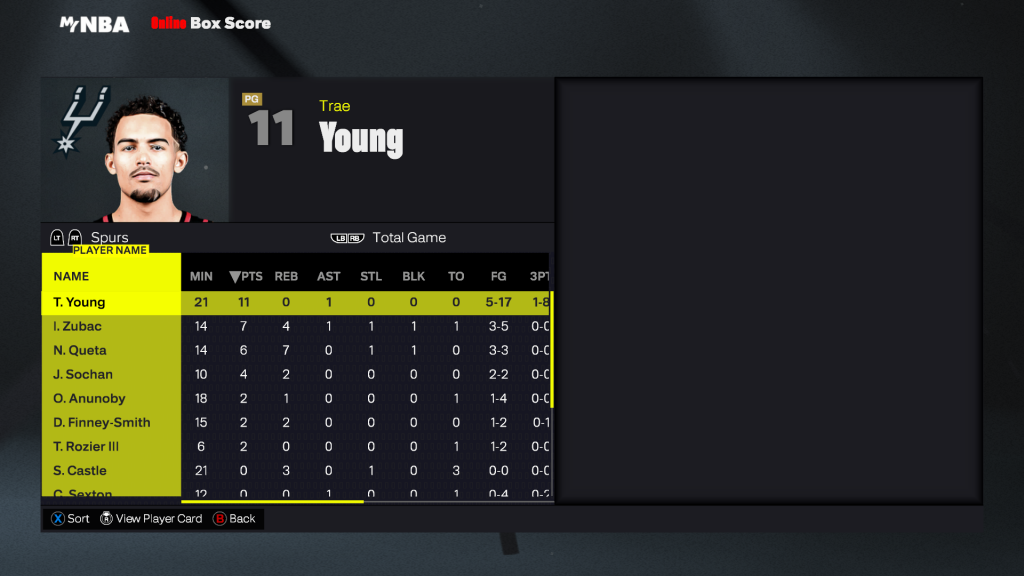
Task: Click the NAME column header
Action: 71,276
